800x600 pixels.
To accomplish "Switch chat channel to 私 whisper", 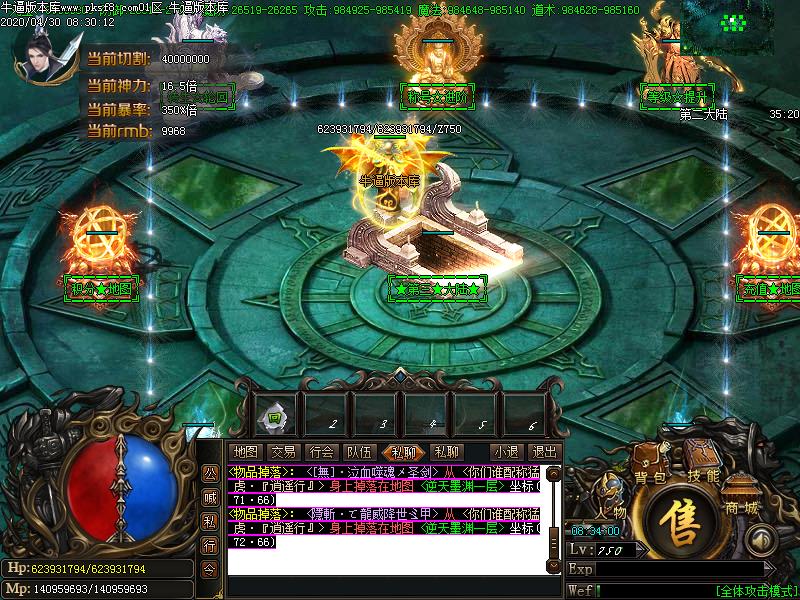I will click(210, 521).
